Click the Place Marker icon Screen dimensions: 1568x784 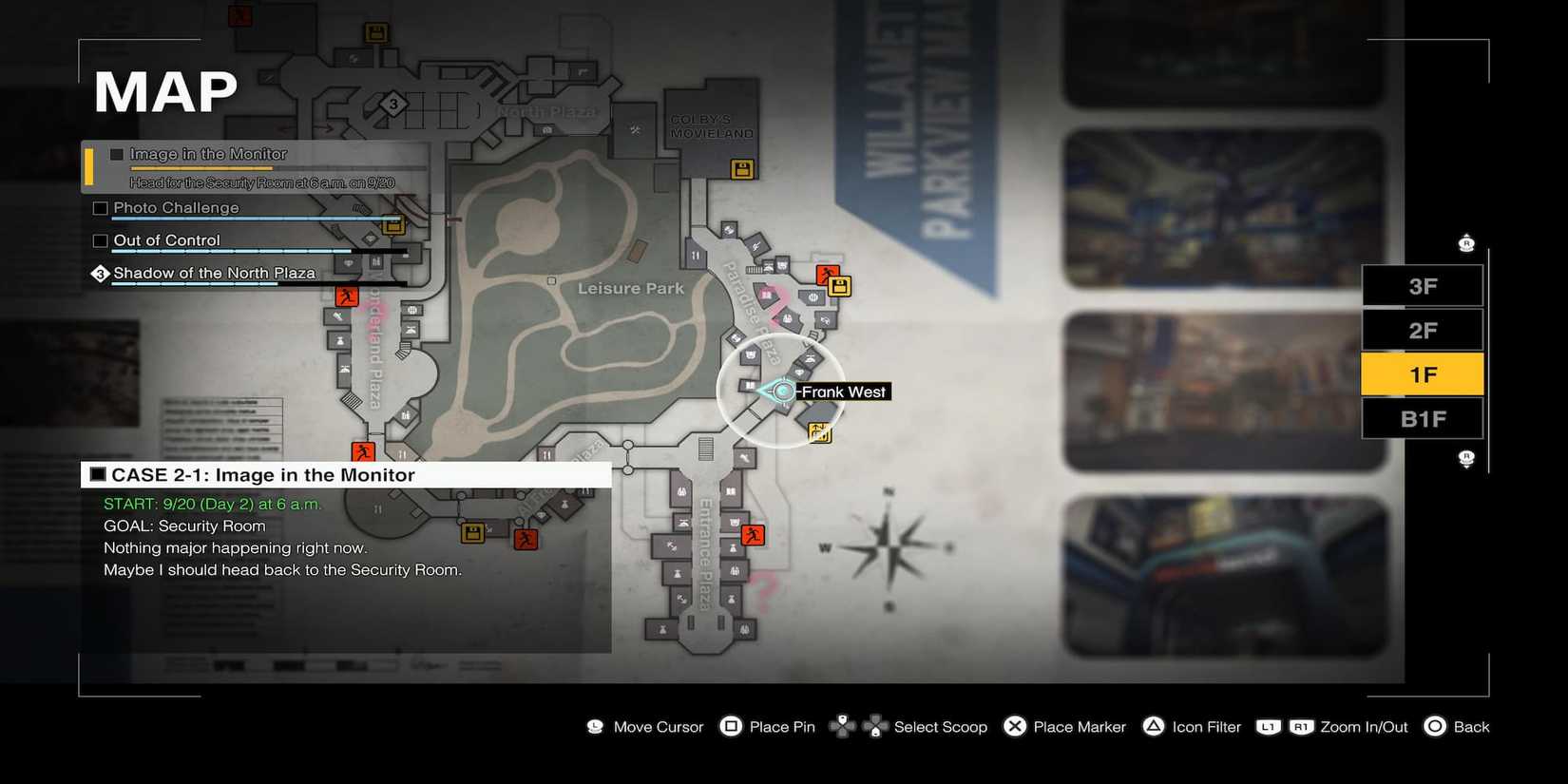pos(1015,726)
